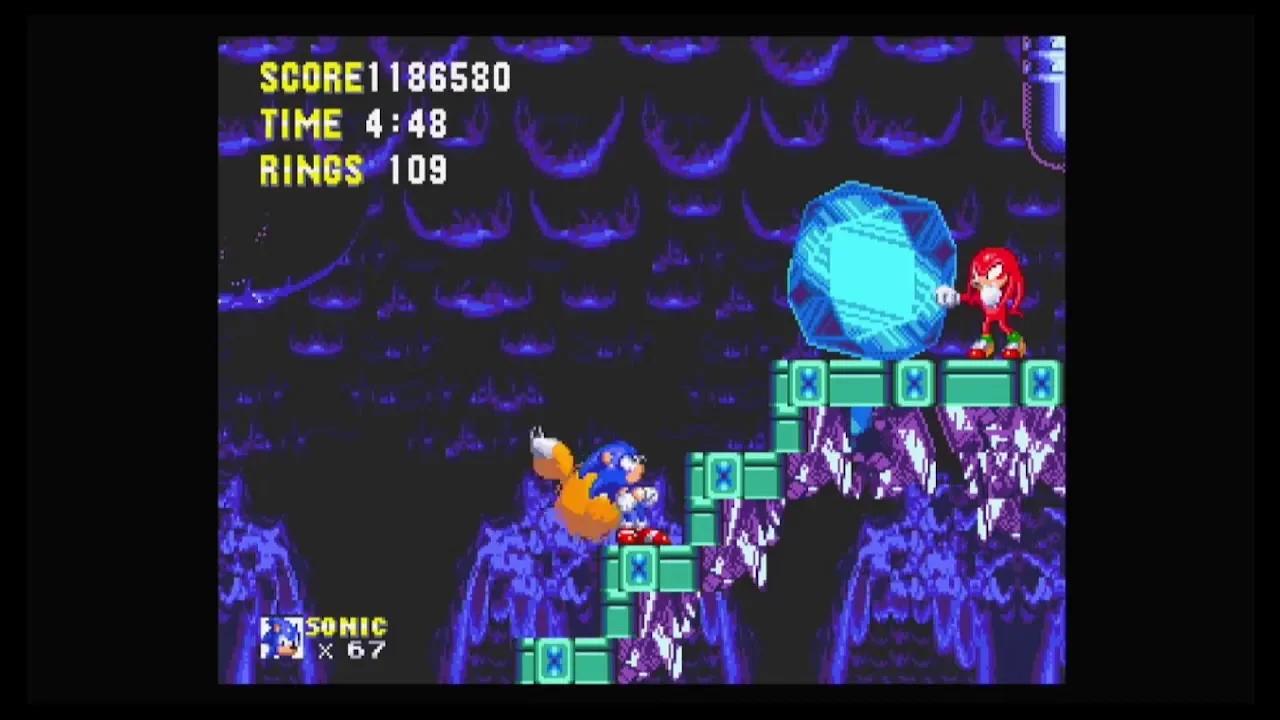1280x720 pixels.
Task: Select the Sonic sprite on the stairs
Action: (625, 480)
